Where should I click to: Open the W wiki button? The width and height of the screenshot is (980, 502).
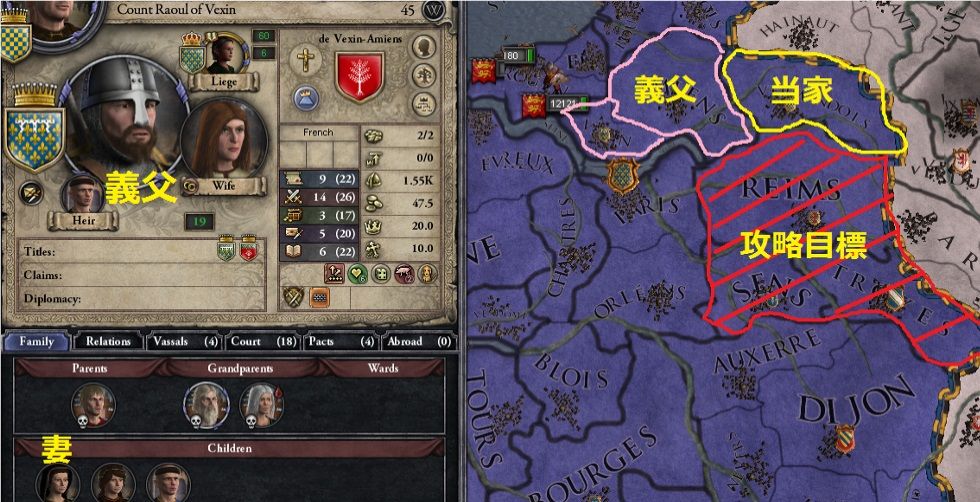coord(433,10)
